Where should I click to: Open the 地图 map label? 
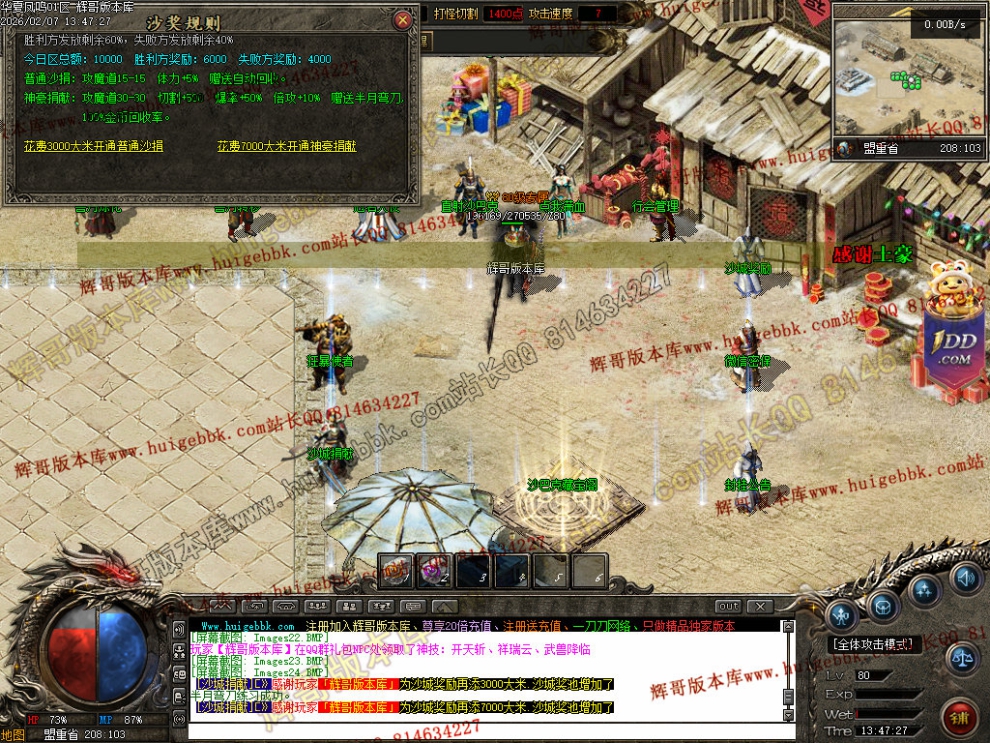(12, 735)
